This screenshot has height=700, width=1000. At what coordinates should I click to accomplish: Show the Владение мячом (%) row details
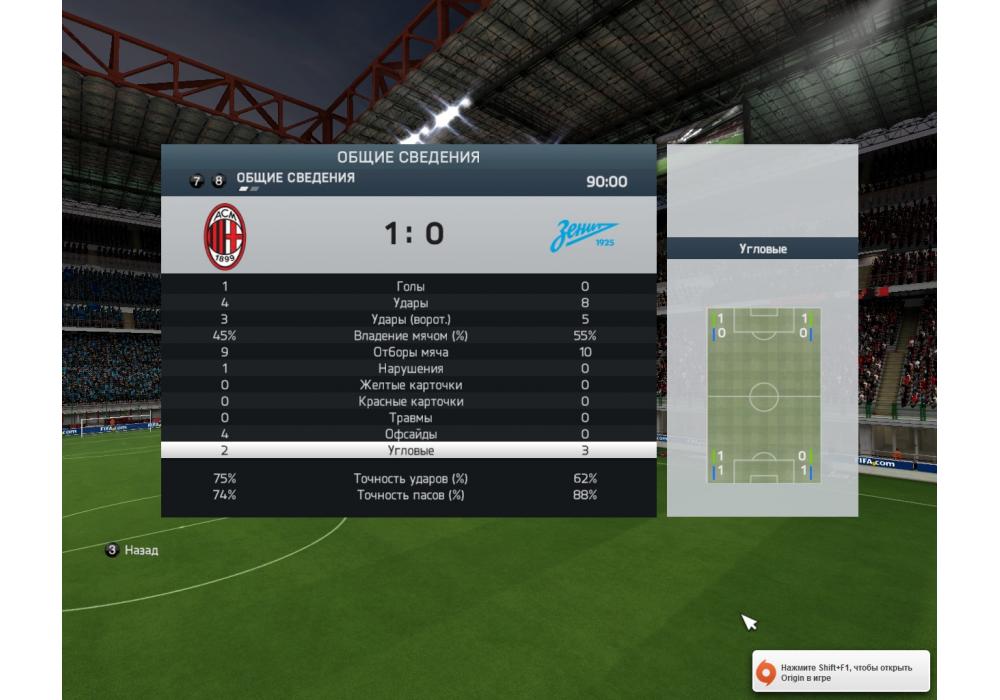(x=410, y=336)
